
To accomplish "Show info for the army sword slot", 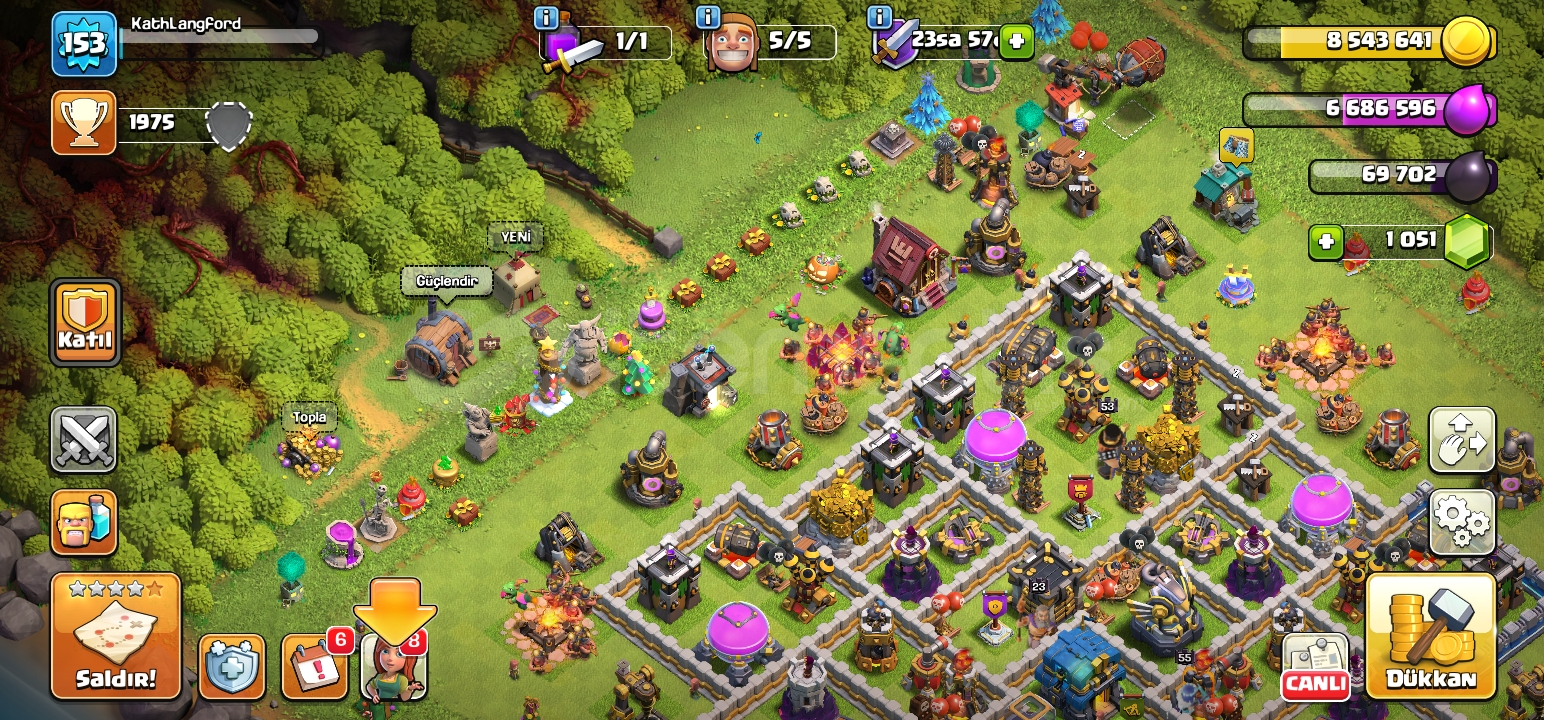I will pyautogui.click(x=546, y=17).
